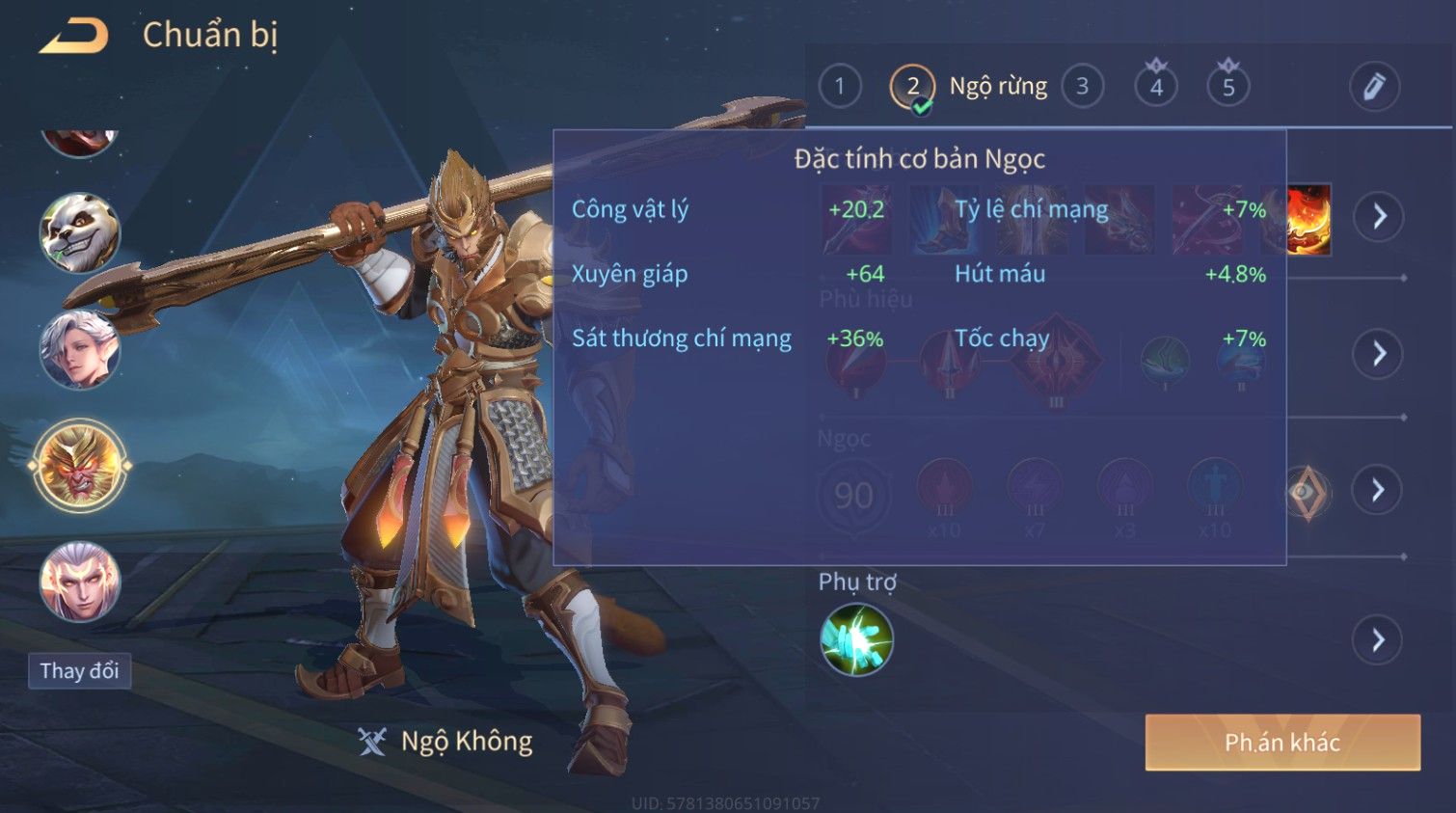Select preset slot 1
Screen dimensions: 1456x813
pos(840,87)
